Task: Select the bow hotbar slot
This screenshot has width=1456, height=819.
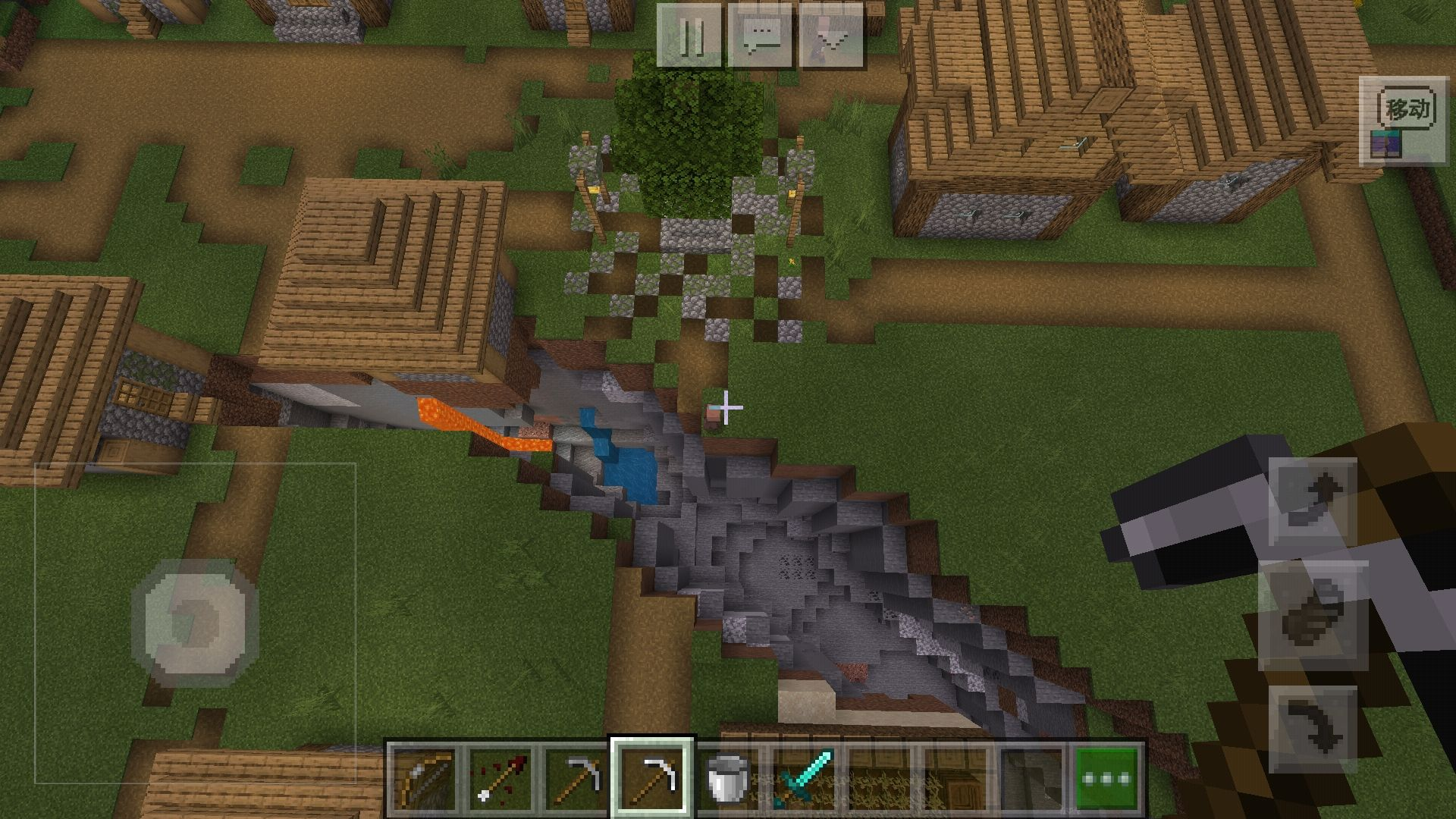Action: 424,777
